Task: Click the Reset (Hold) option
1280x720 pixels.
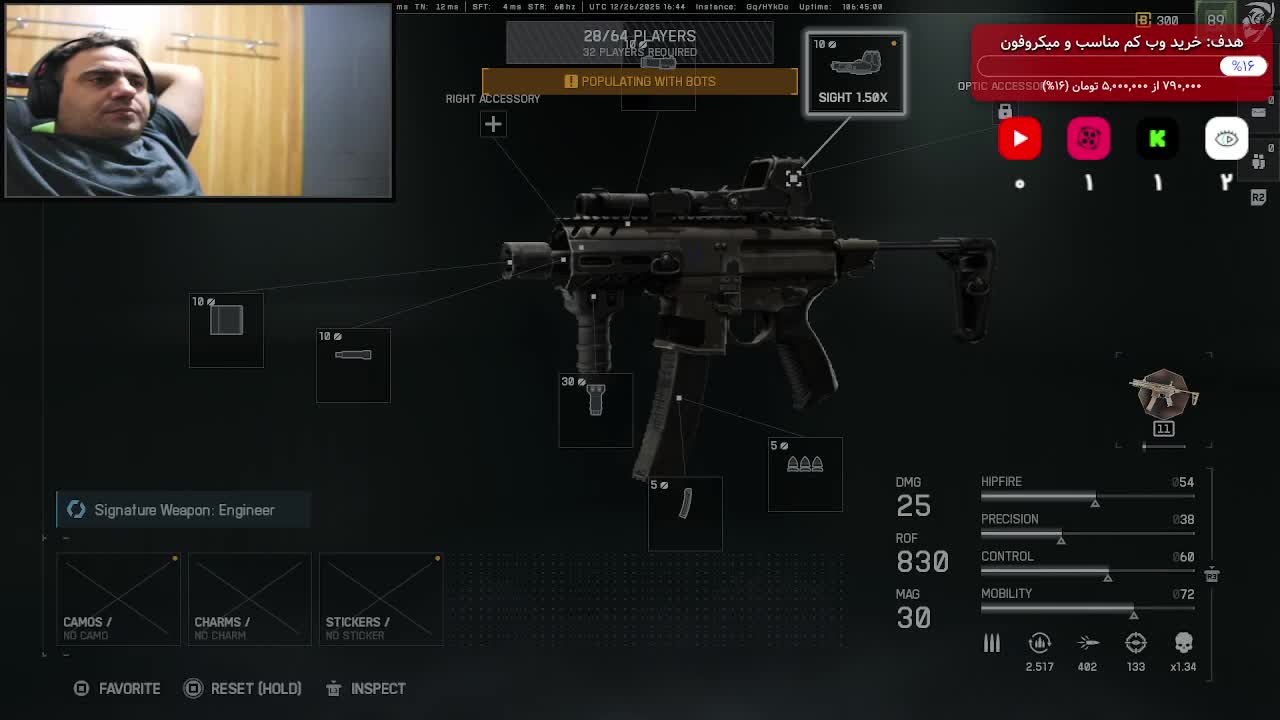Action: 243,688
